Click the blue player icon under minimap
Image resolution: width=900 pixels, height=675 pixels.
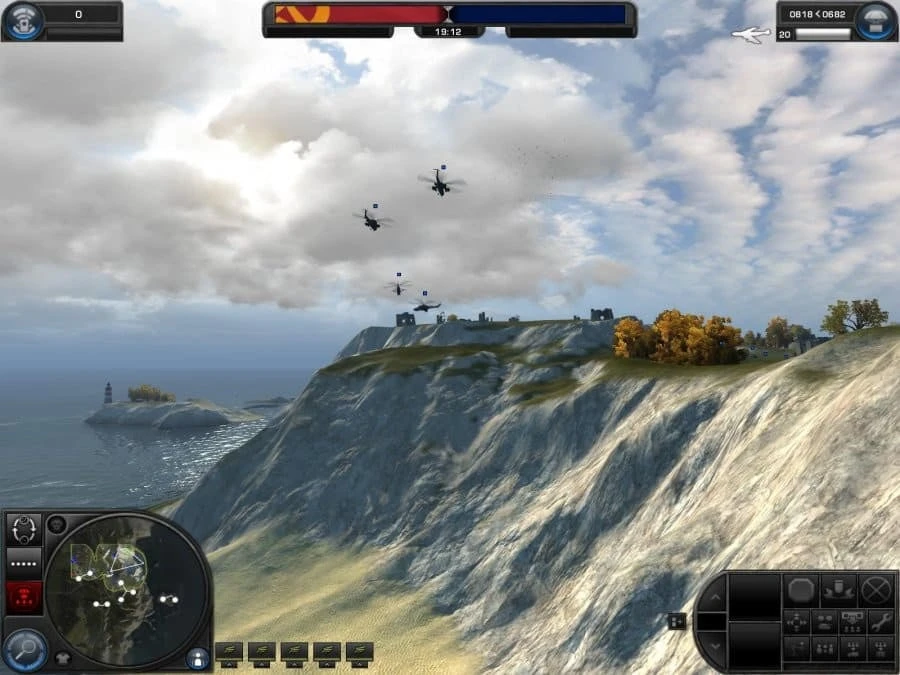click(x=198, y=657)
